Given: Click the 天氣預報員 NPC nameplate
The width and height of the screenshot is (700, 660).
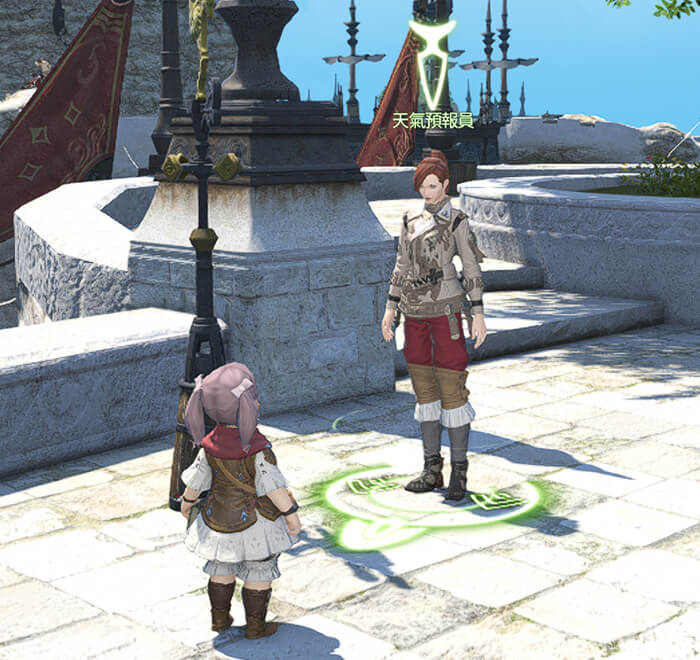Looking at the screenshot, I should click(432, 121).
